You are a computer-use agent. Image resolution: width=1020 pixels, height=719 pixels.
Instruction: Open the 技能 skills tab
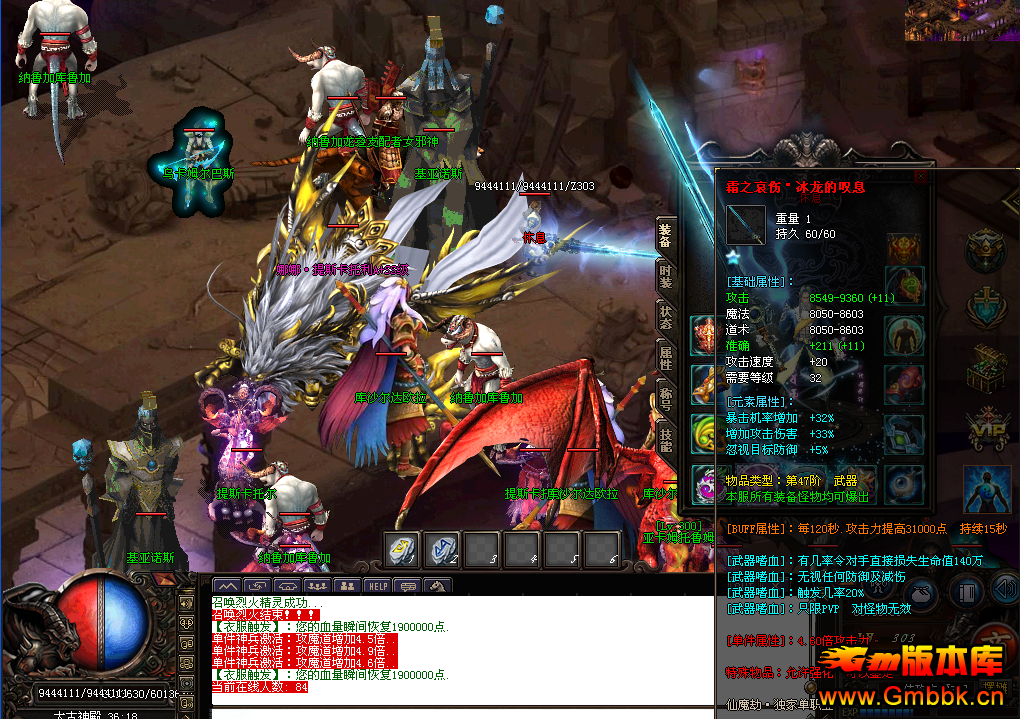pos(666,436)
